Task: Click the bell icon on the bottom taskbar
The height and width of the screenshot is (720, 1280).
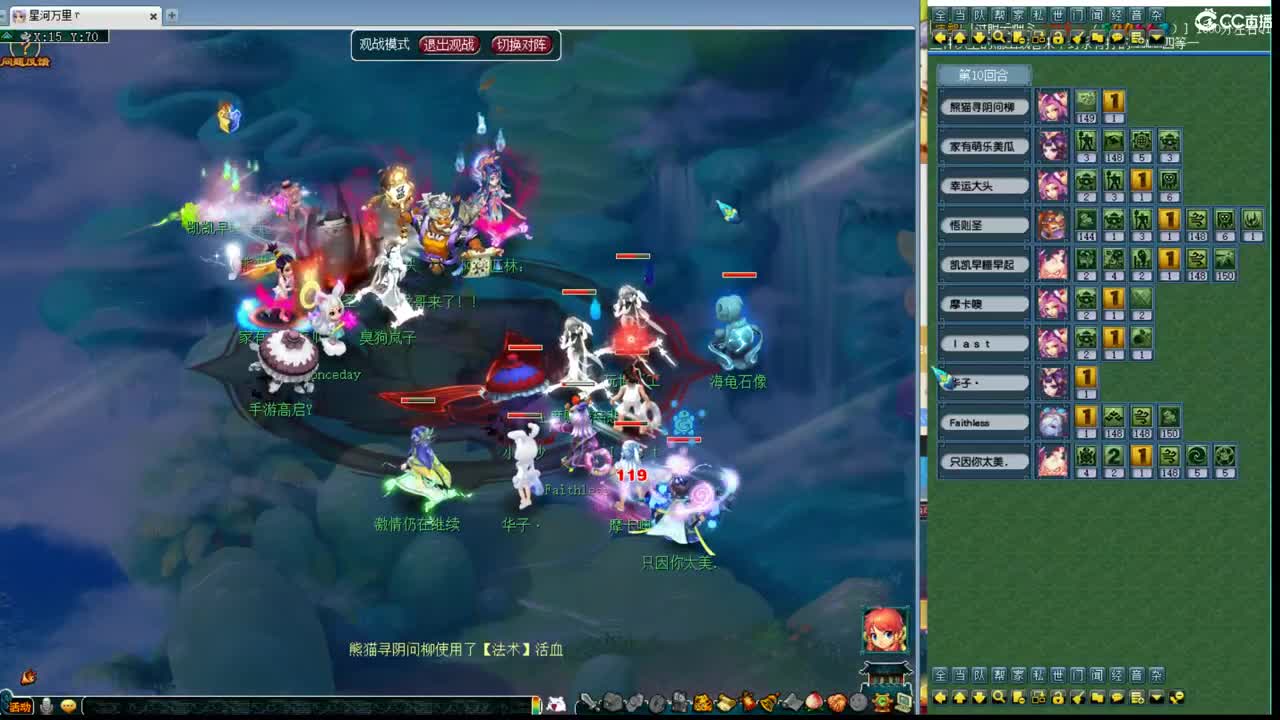Action: pos(769,702)
